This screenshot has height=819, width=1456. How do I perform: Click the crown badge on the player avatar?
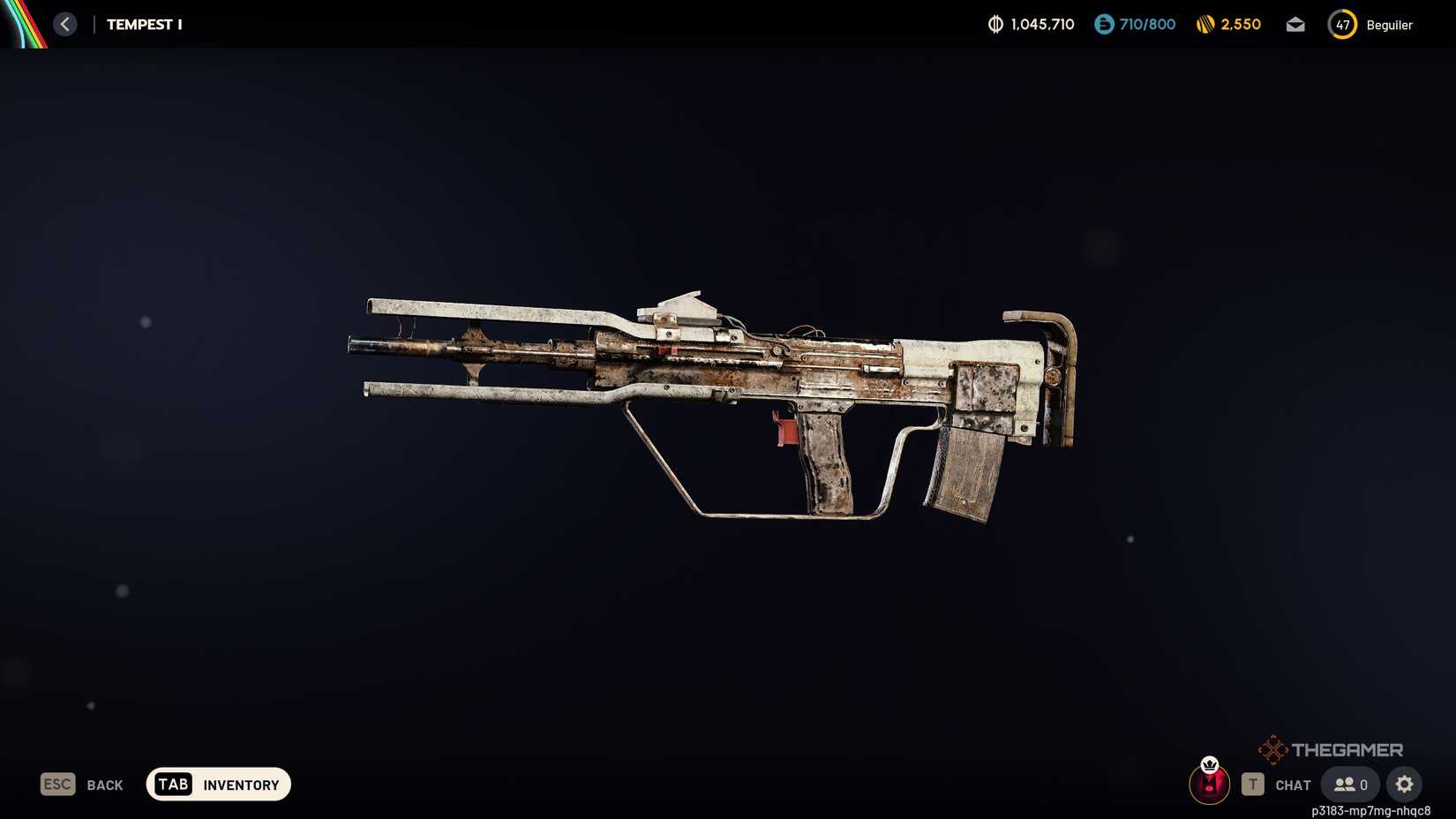(x=1210, y=765)
